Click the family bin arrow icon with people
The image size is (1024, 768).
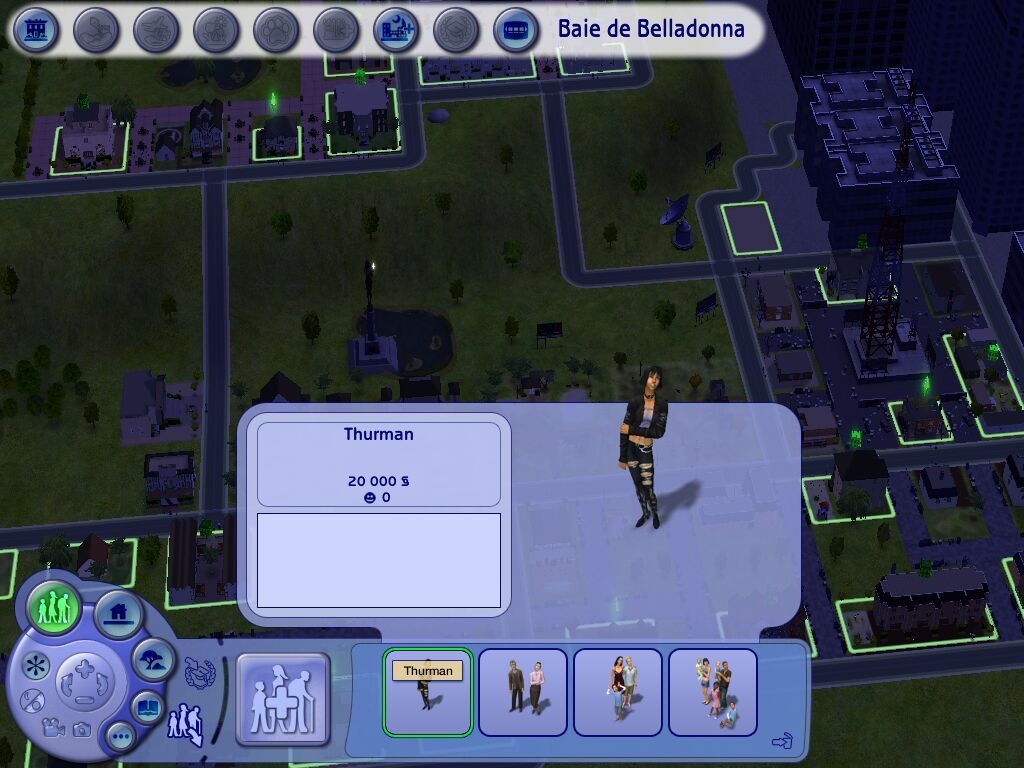(186, 721)
